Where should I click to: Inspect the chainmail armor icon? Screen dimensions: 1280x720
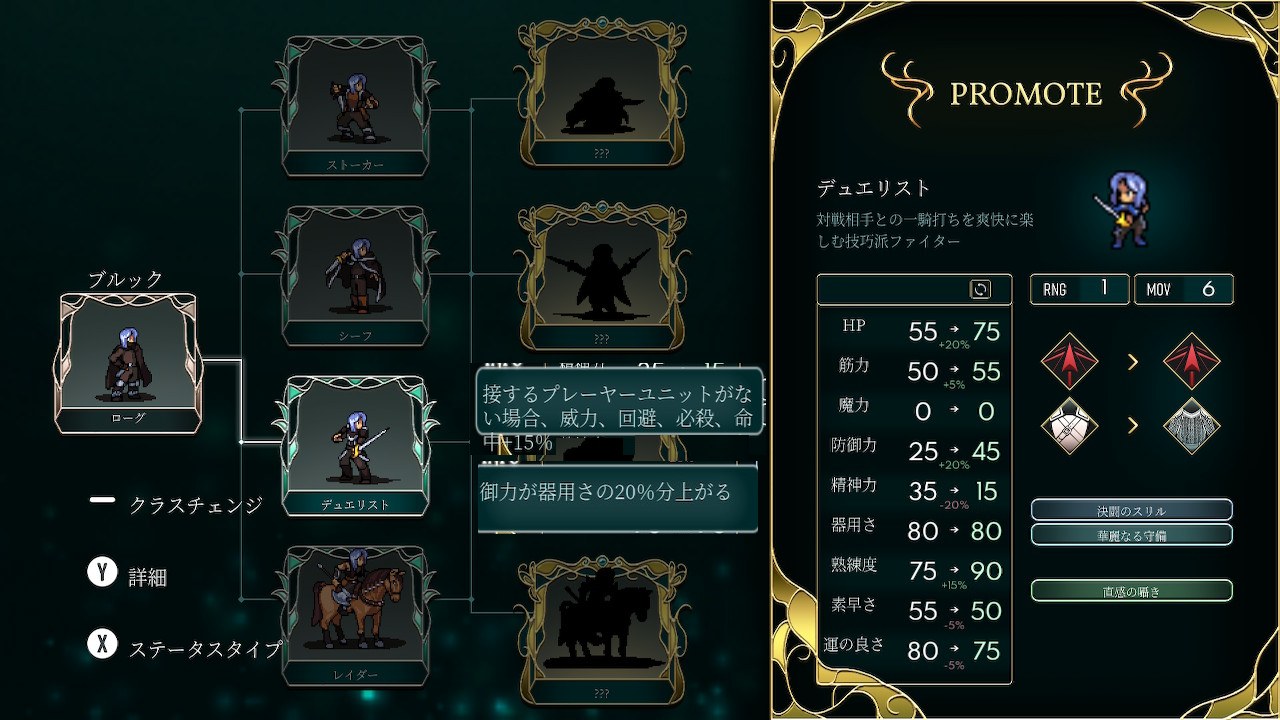click(1192, 426)
